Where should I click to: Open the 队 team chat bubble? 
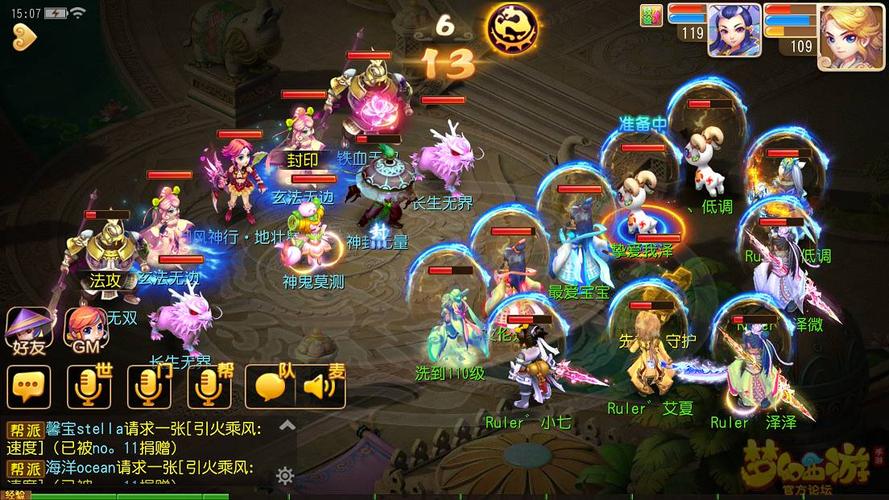point(270,386)
